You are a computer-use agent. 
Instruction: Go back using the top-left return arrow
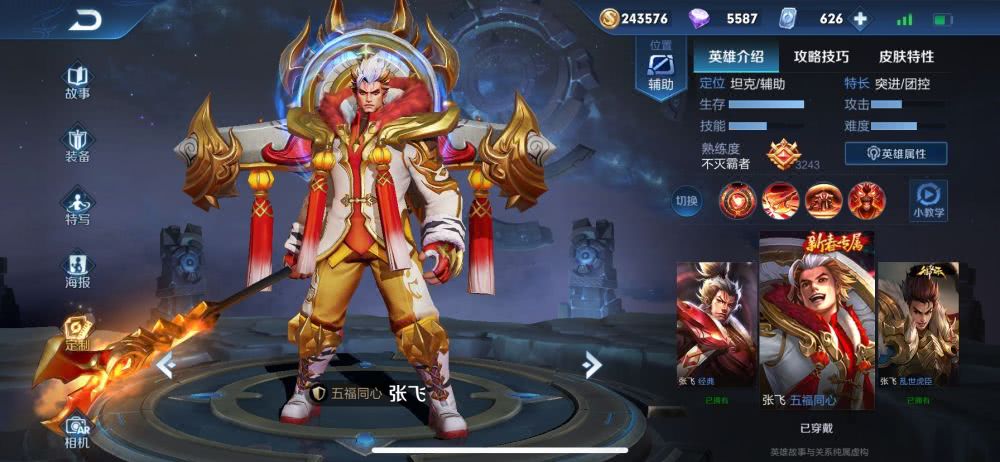pos(87,19)
